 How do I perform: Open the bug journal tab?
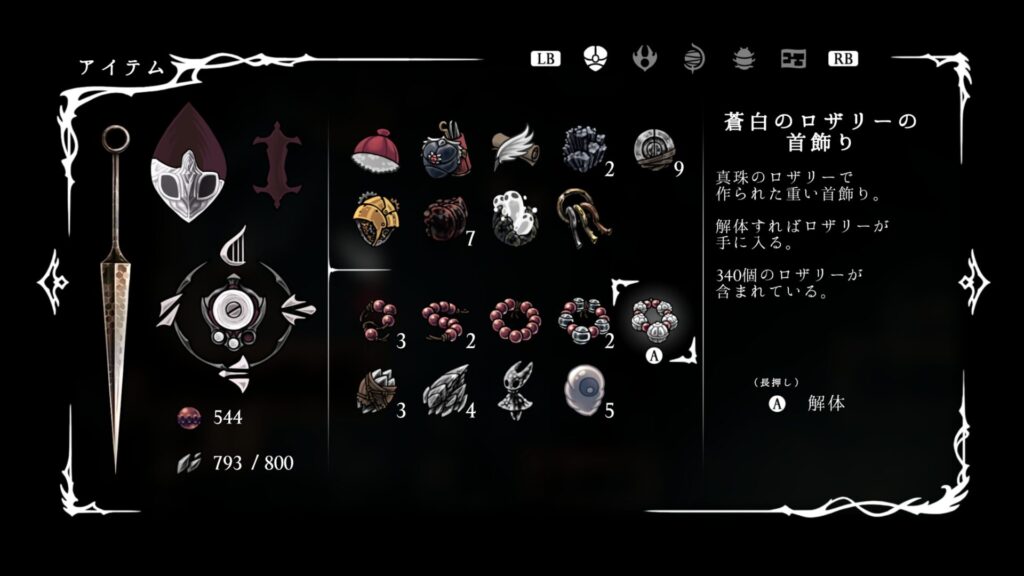click(x=744, y=58)
